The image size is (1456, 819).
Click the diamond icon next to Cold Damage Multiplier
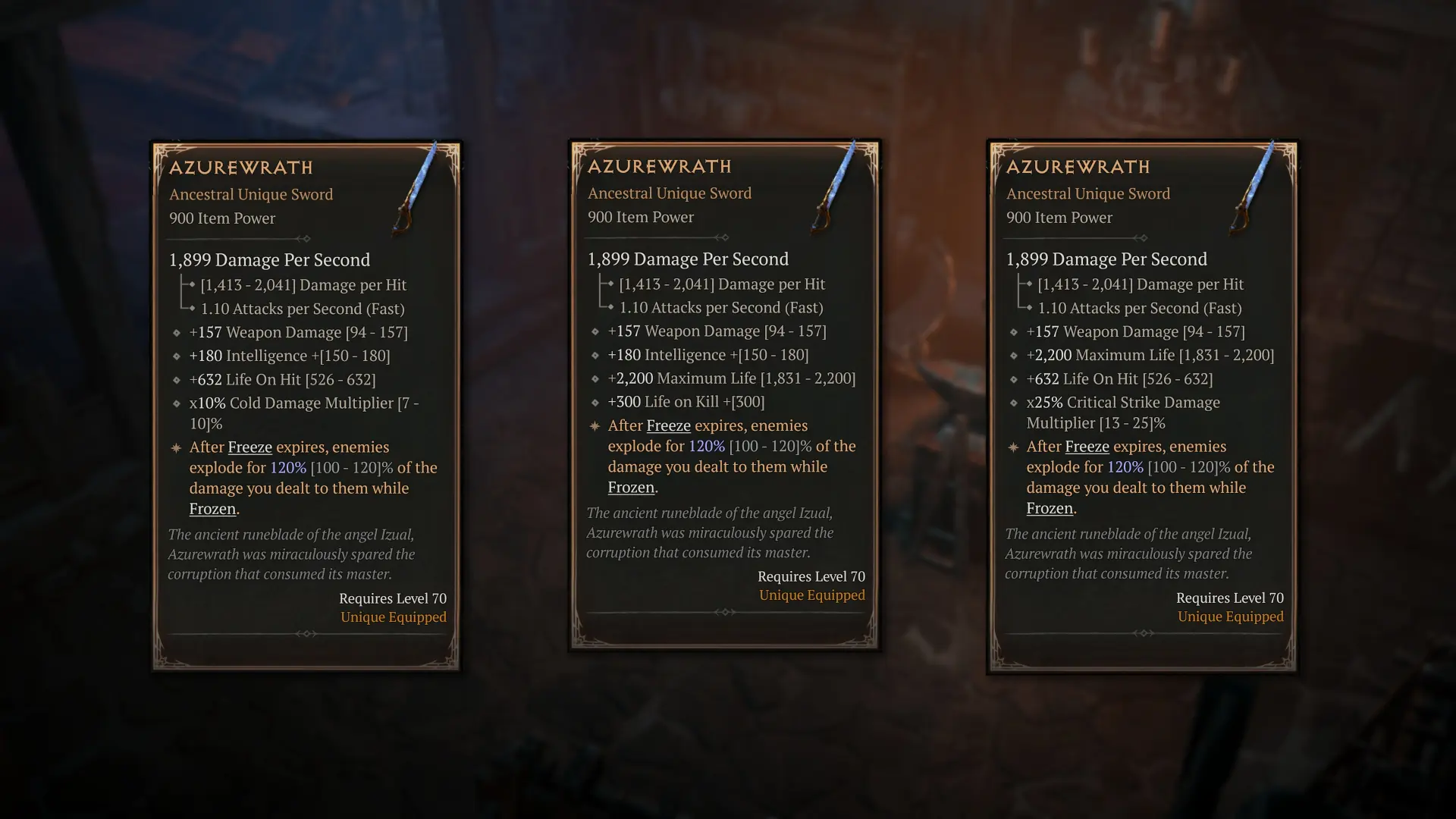176,403
